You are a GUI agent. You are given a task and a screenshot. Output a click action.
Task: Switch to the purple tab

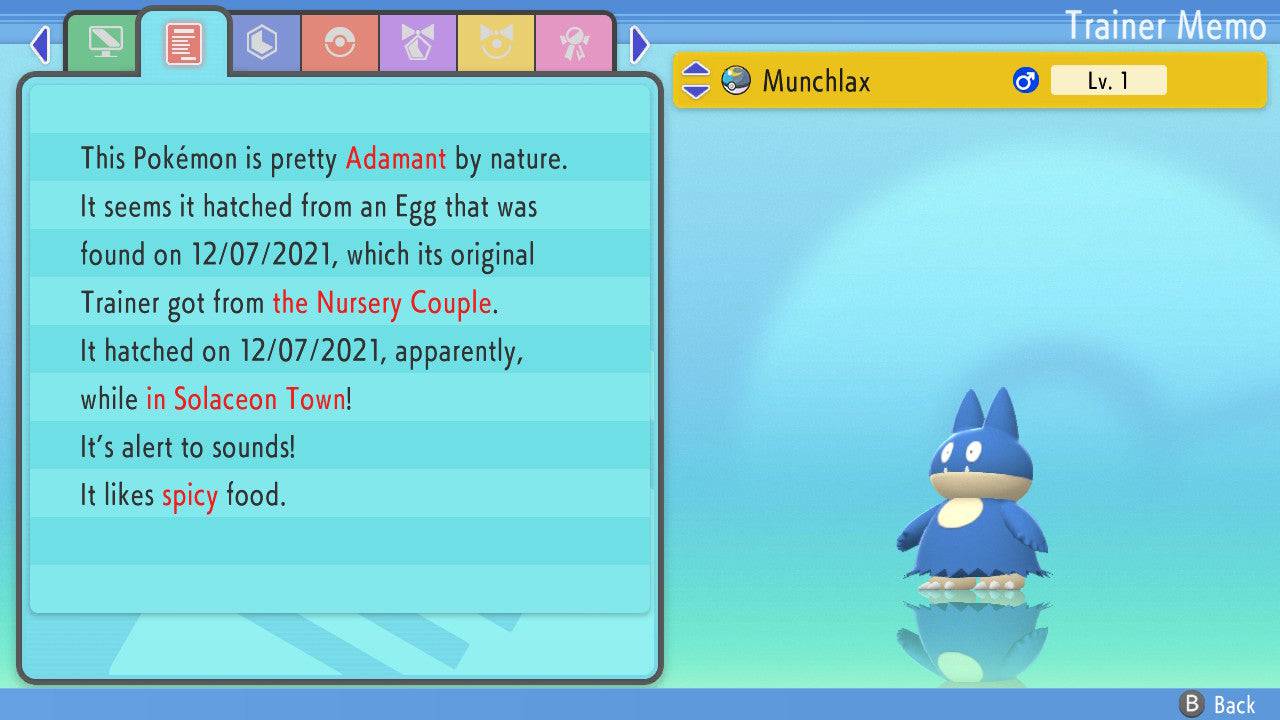pos(418,43)
